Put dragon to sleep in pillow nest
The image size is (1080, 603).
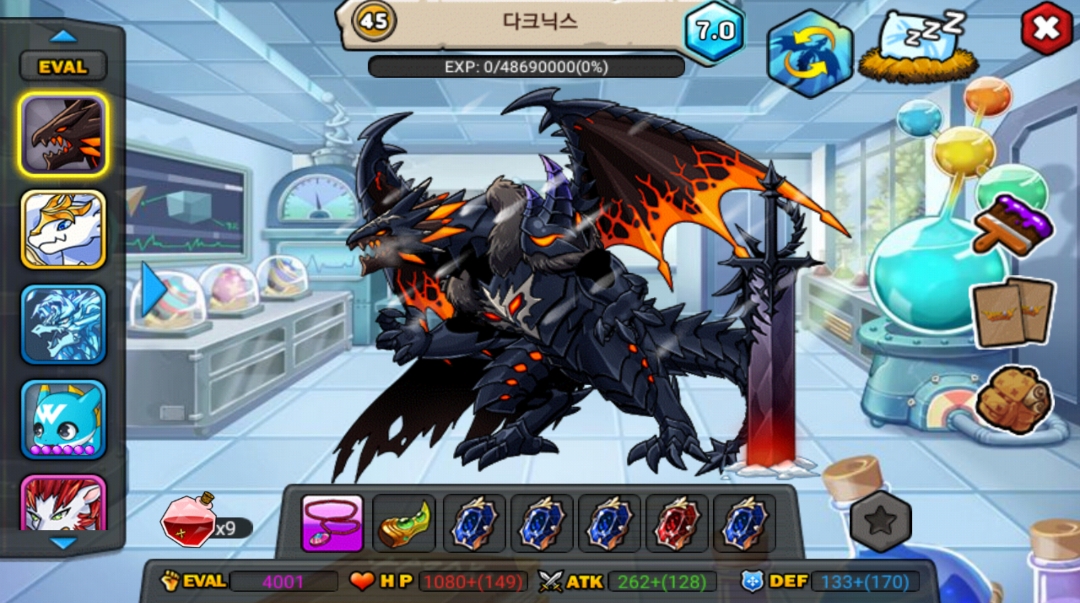[x=918, y=48]
